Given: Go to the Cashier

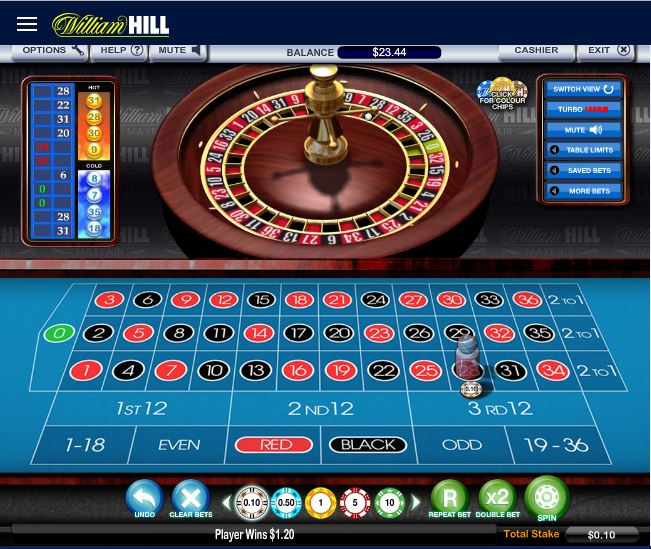Looking at the screenshot, I should pyautogui.click(x=536, y=50).
